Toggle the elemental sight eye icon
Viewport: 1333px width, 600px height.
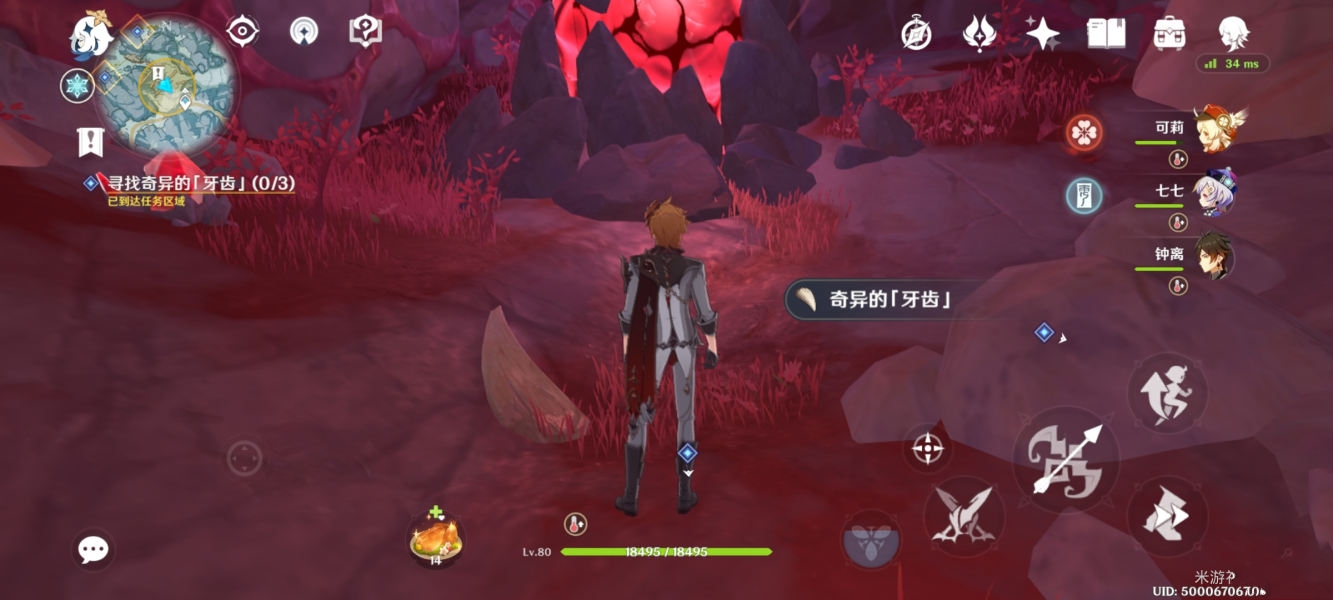243,32
